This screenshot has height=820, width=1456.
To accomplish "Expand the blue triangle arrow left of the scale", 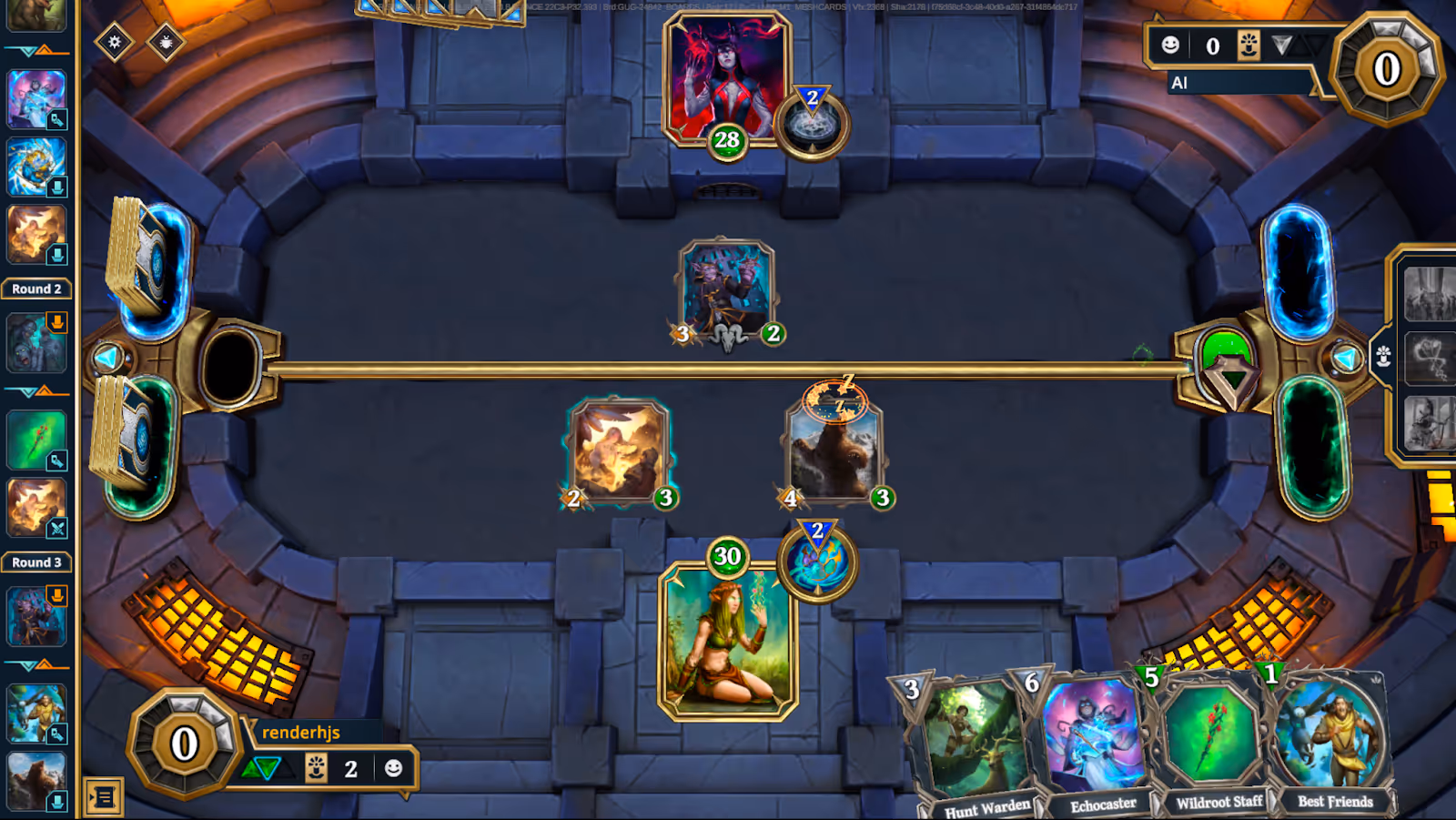I will [x=109, y=358].
